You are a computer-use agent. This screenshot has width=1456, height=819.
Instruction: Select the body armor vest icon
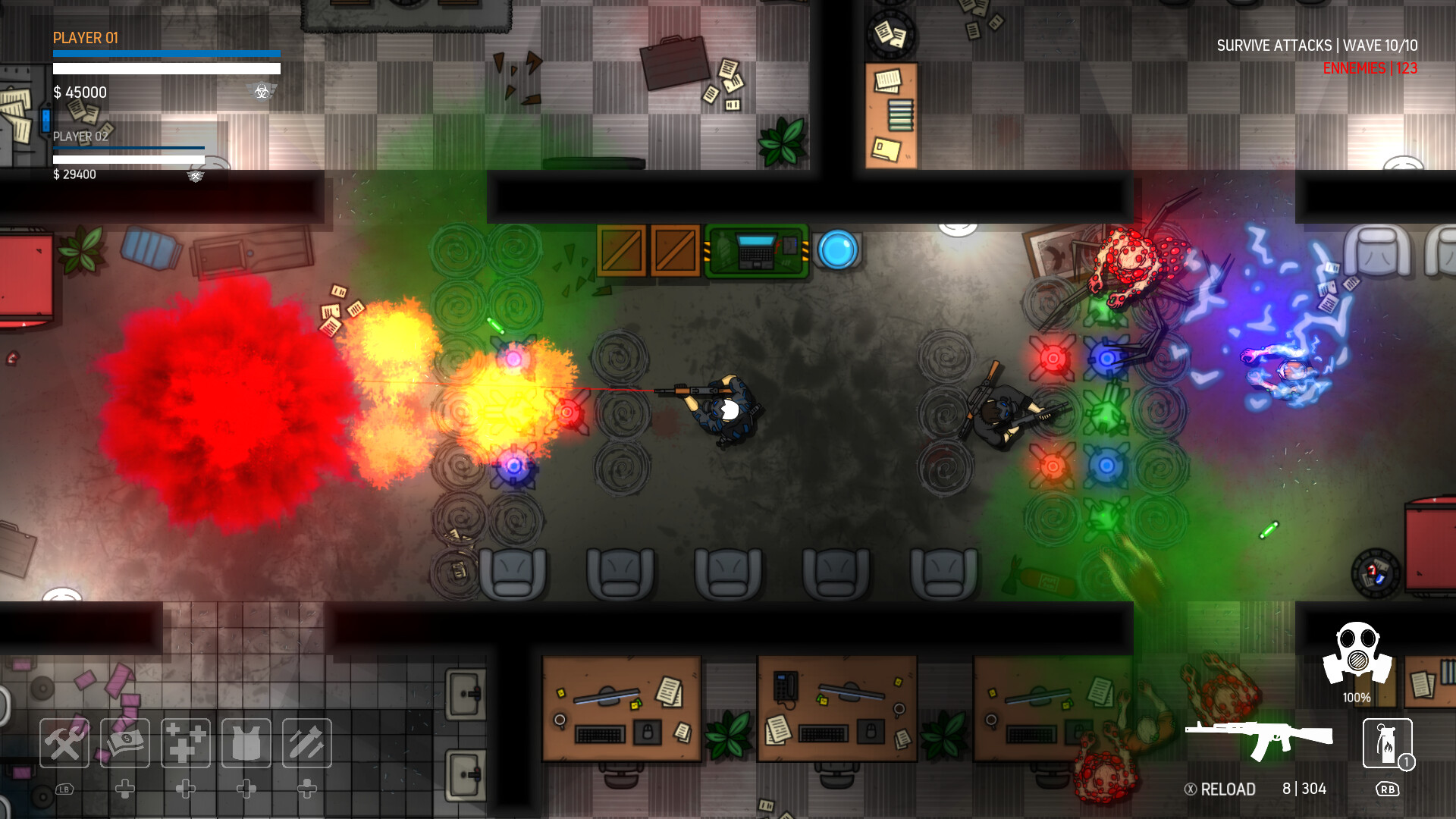[246, 743]
